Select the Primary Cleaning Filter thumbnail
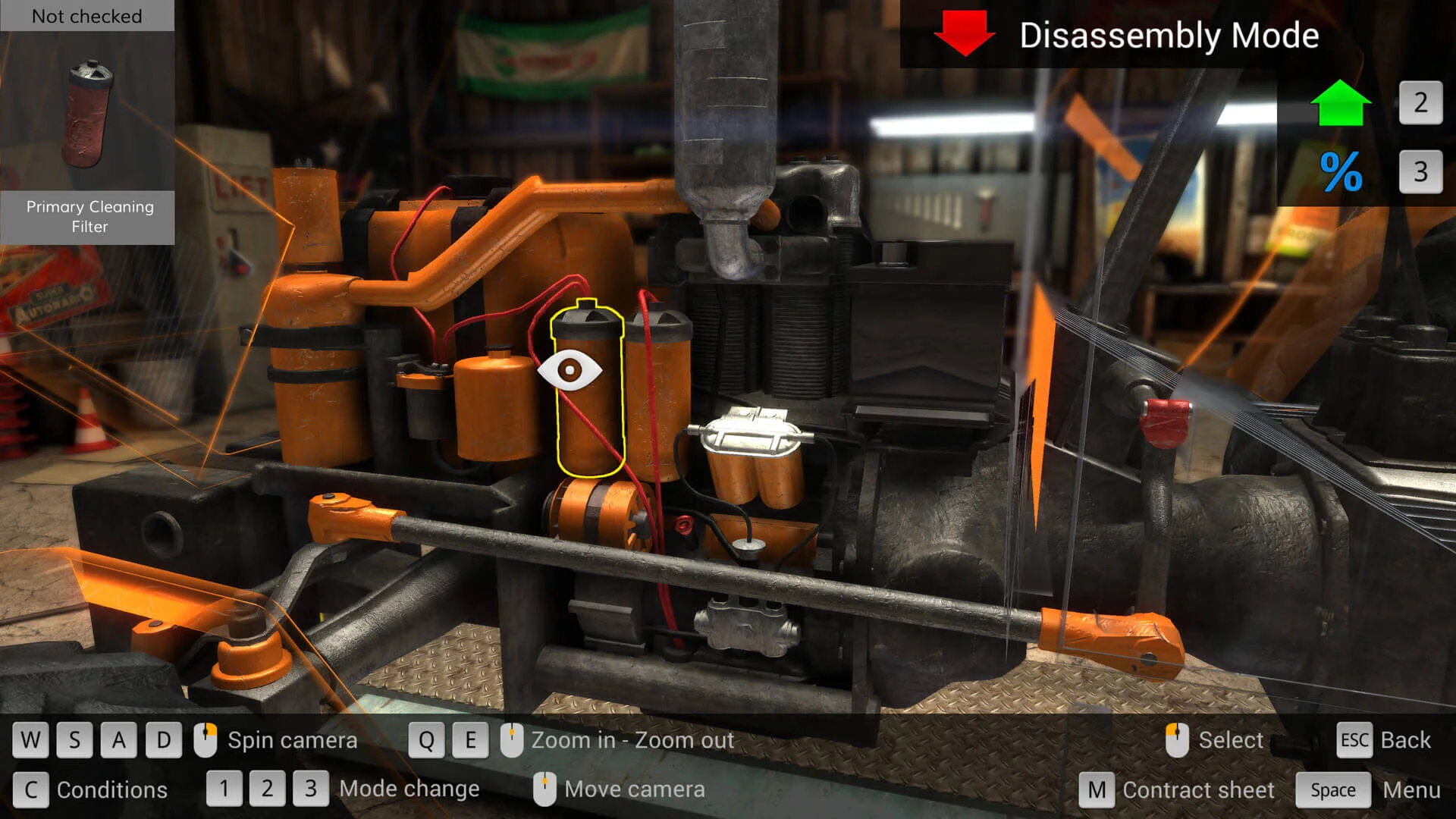Viewport: 1456px width, 819px height. click(89, 114)
